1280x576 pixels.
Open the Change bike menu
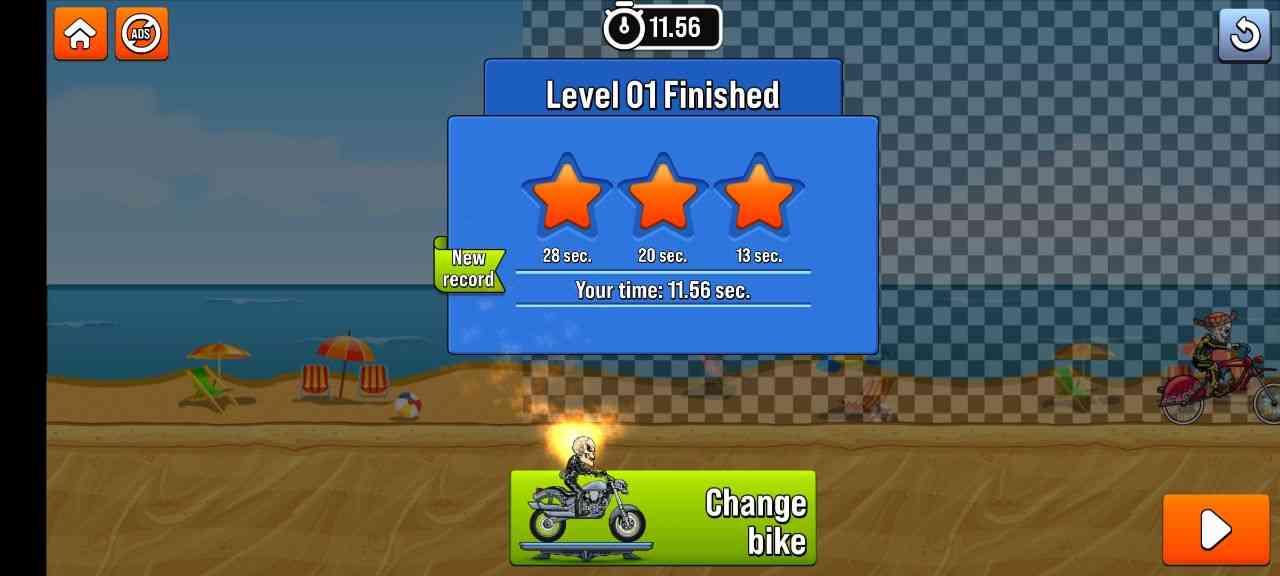click(663, 518)
